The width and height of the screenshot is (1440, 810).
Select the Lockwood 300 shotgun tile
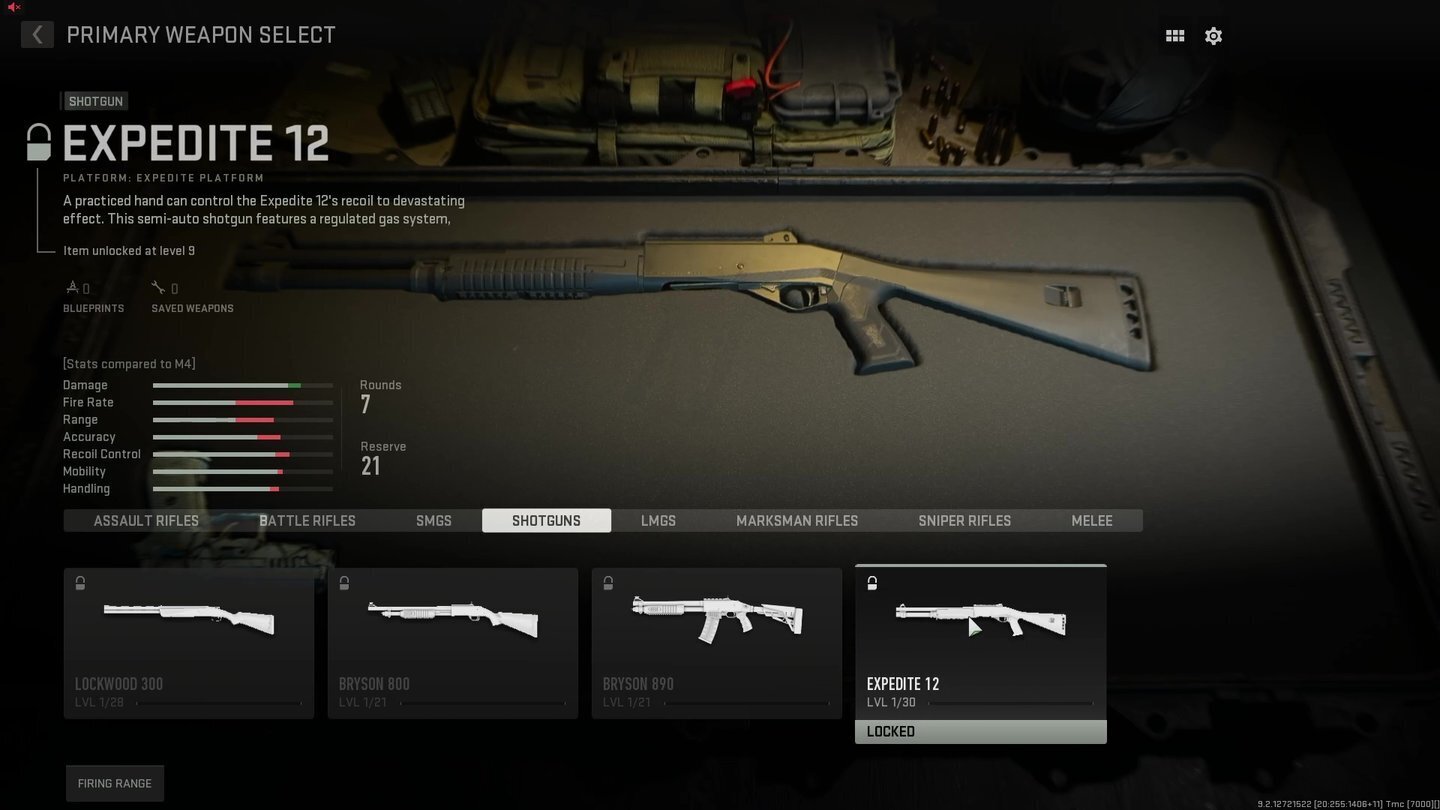pos(189,643)
